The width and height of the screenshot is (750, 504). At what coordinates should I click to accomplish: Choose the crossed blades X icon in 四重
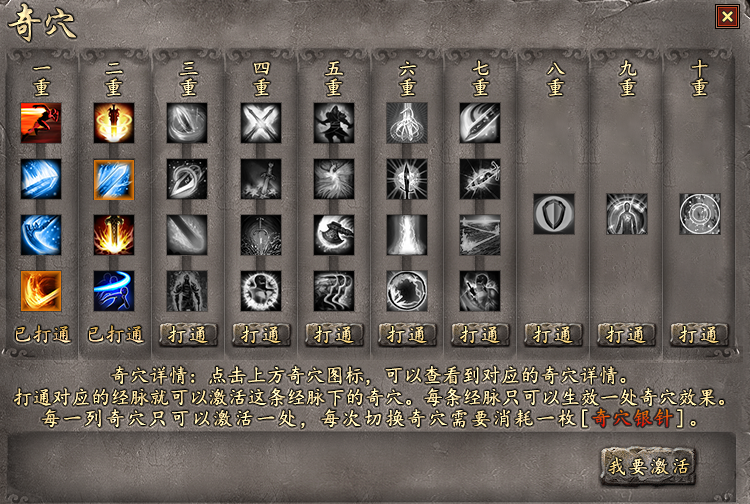261,123
